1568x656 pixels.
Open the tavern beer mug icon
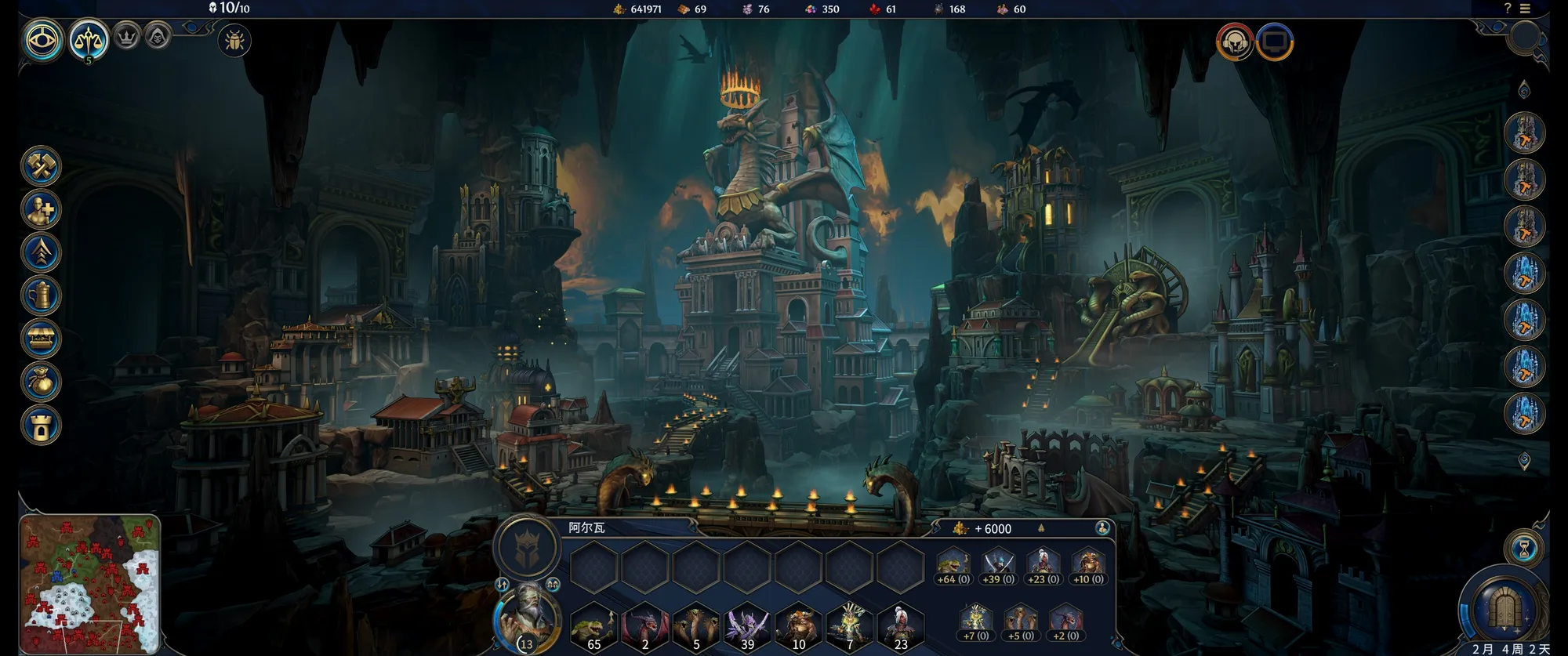click(41, 295)
